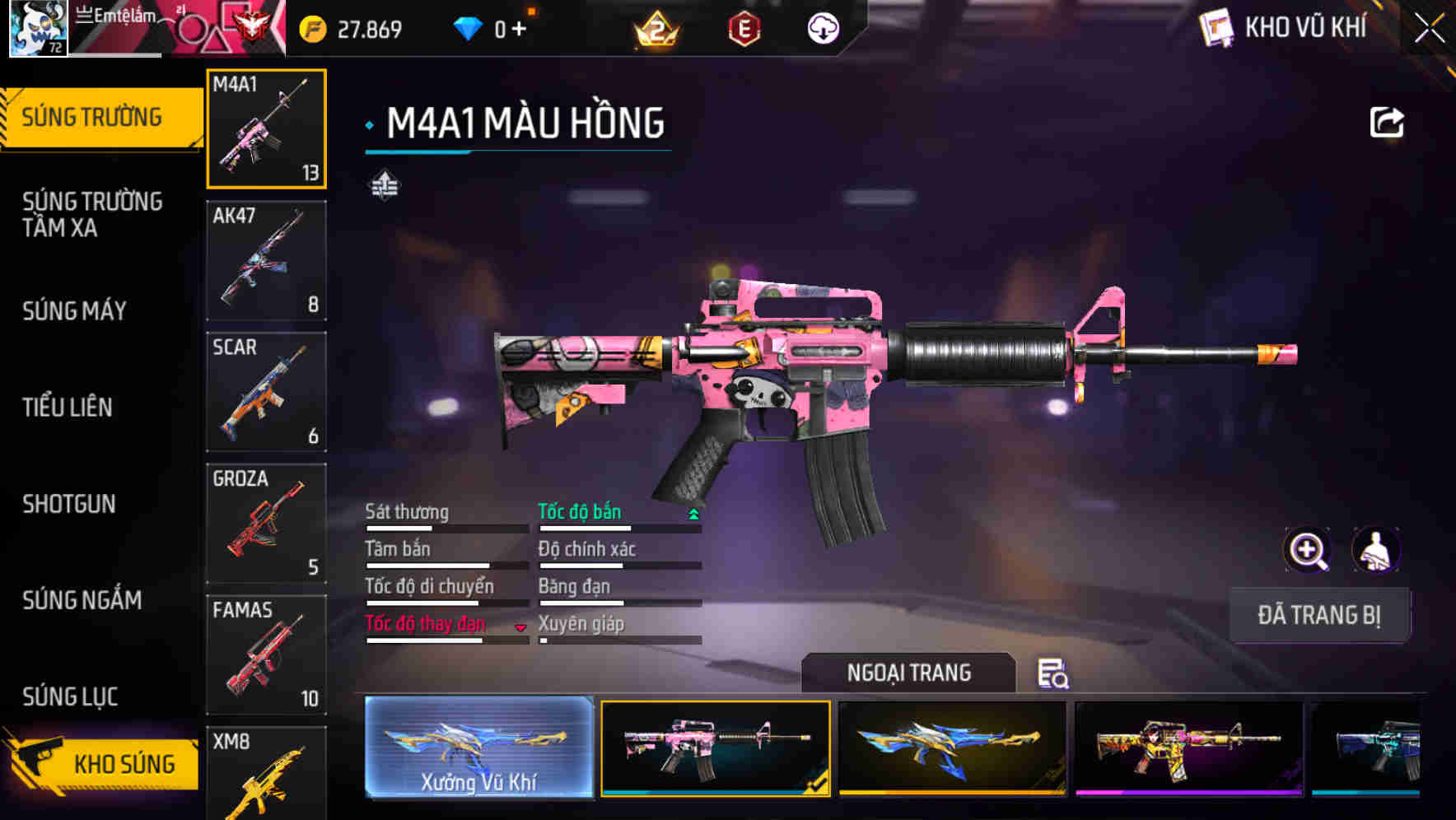Click the weapon upgrade arrow icon under title
Image resolution: width=1456 pixels, height=820 pixels.
pyautogui.click(x=385, y=184)
